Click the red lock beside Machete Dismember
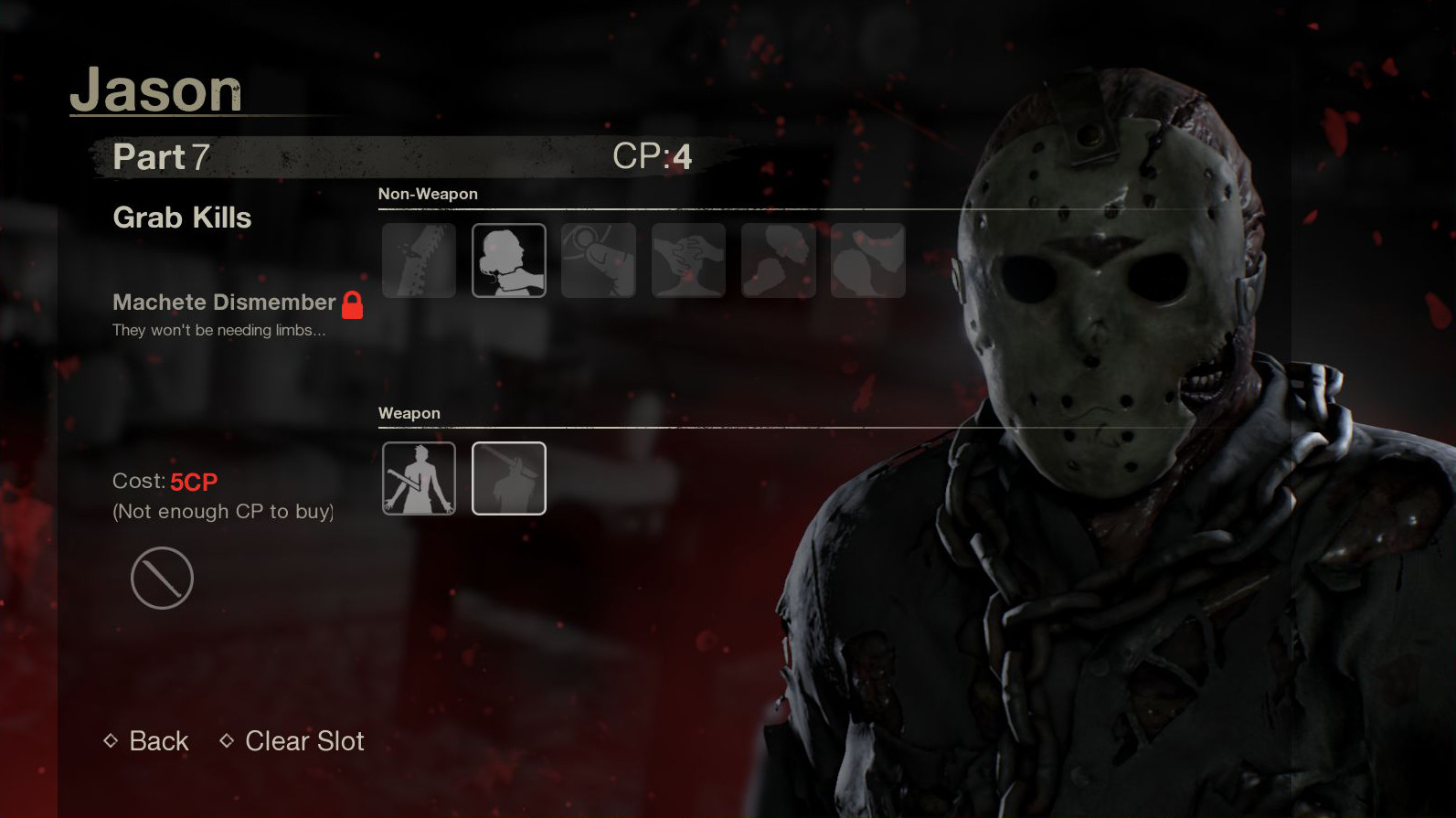 tap(352, 305)
